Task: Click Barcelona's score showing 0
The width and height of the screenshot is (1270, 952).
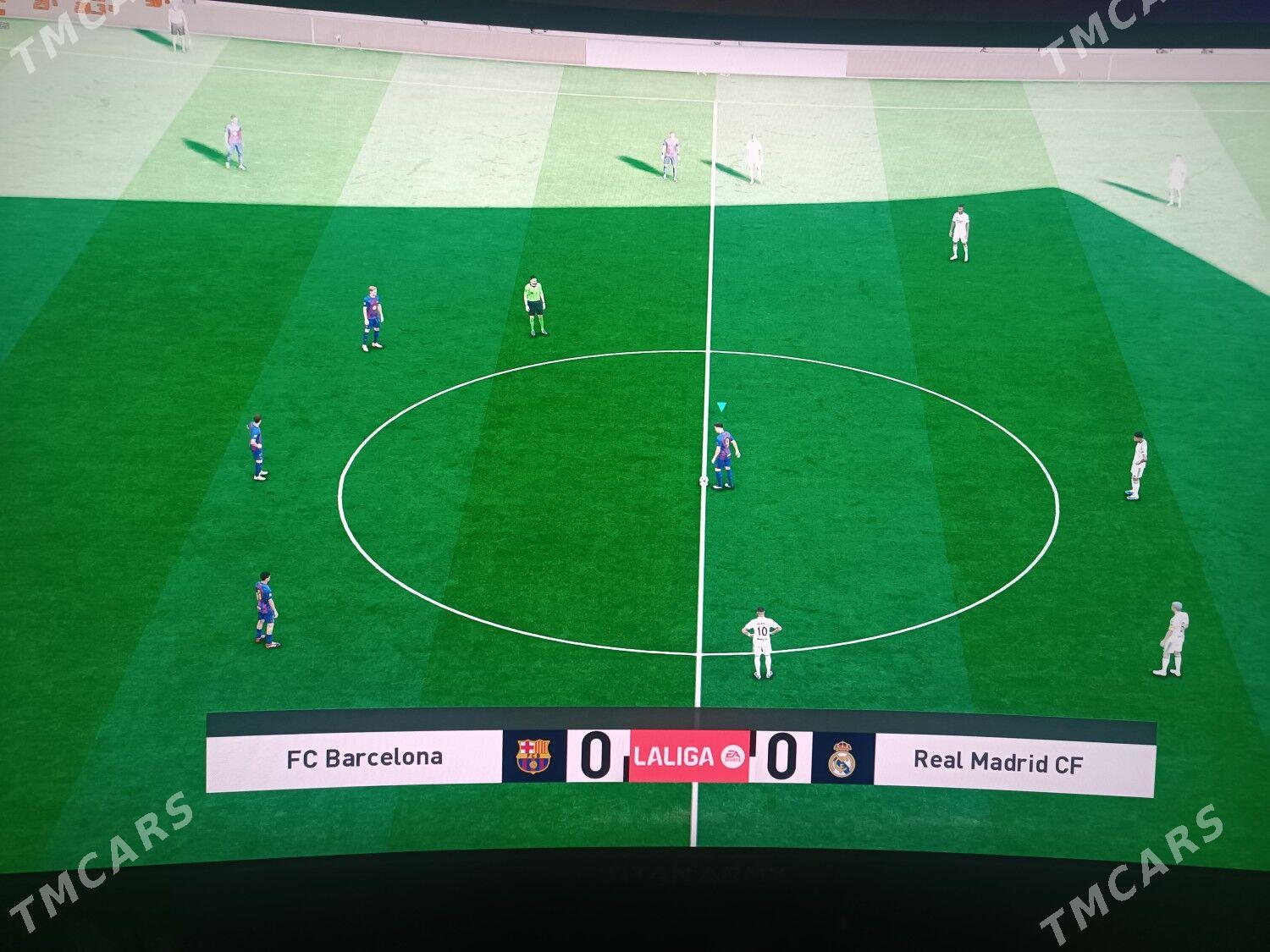Action: click(x=596, y=756)
